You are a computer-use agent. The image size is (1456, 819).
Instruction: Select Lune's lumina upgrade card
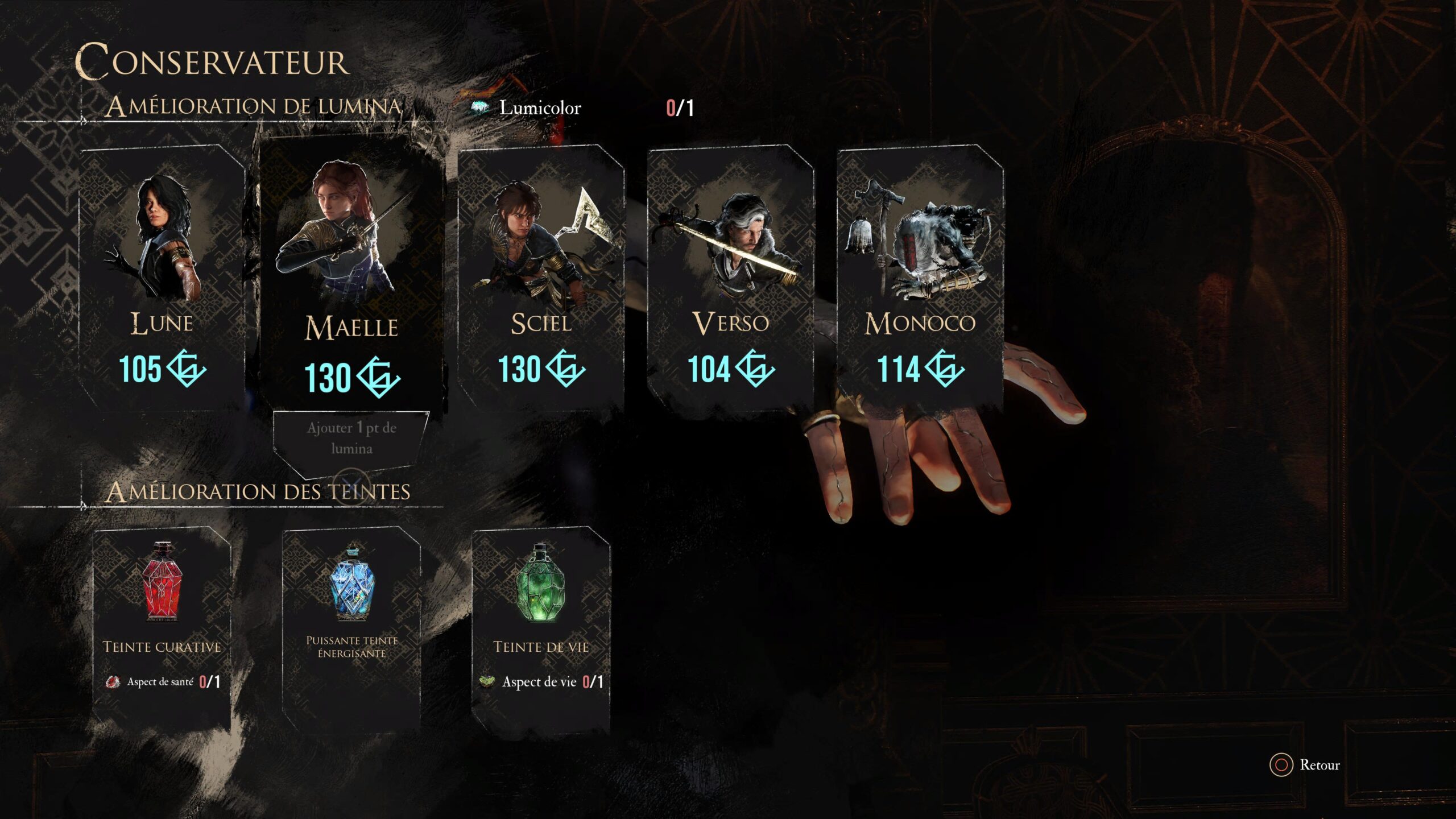[x=162, y=279]
